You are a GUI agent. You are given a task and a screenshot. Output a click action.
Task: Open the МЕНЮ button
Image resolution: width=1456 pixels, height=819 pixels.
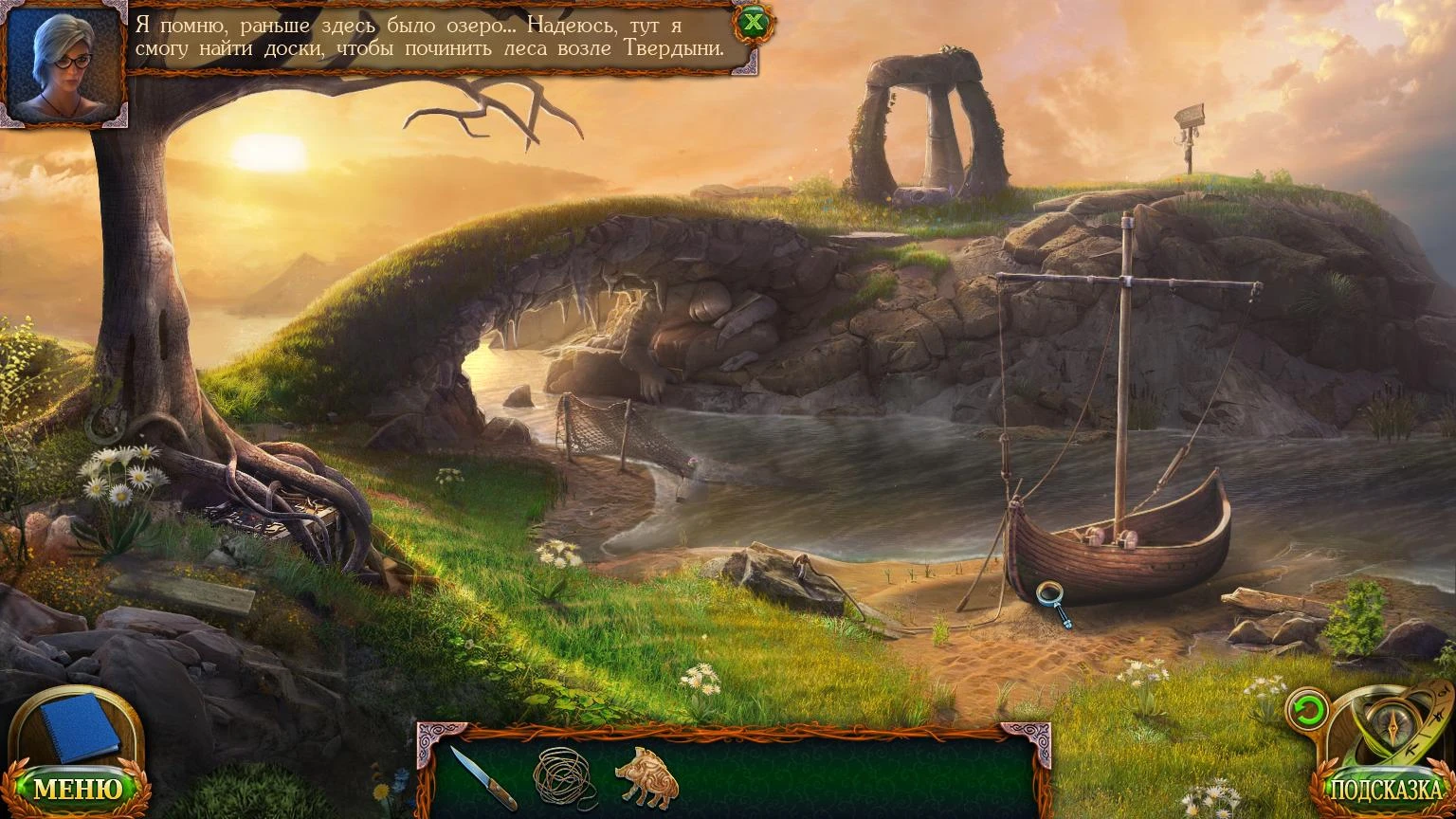click(x=78, y=789)
